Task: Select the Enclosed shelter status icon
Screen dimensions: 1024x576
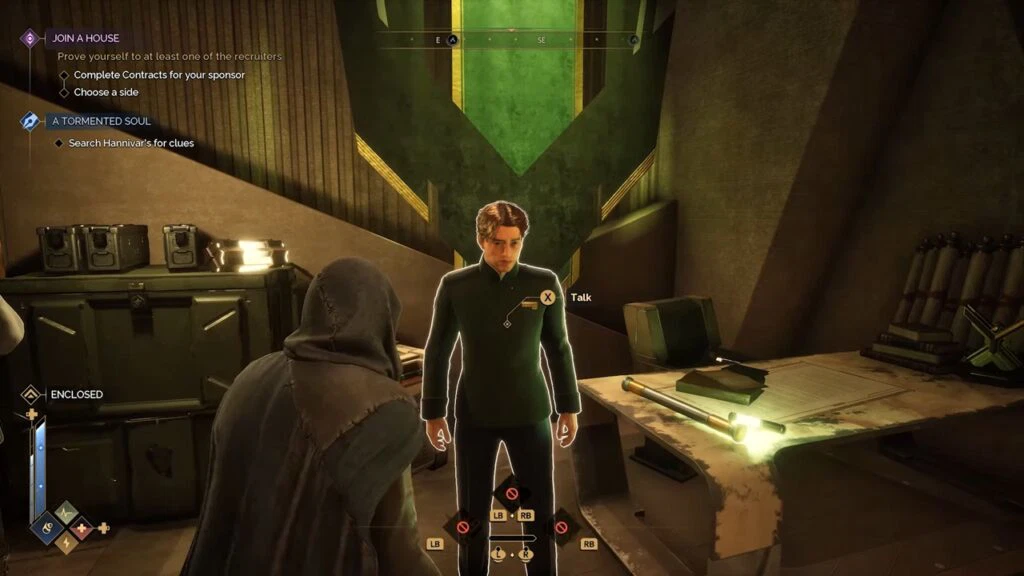Action: [31, 394]
